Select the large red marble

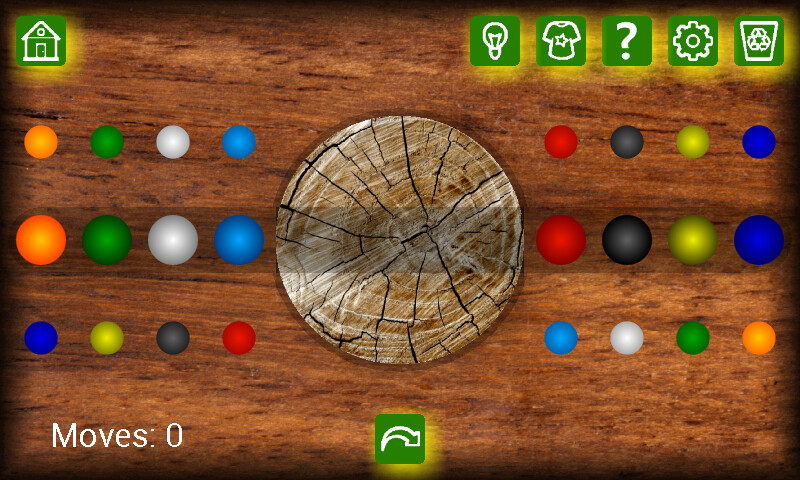(561, 240)
